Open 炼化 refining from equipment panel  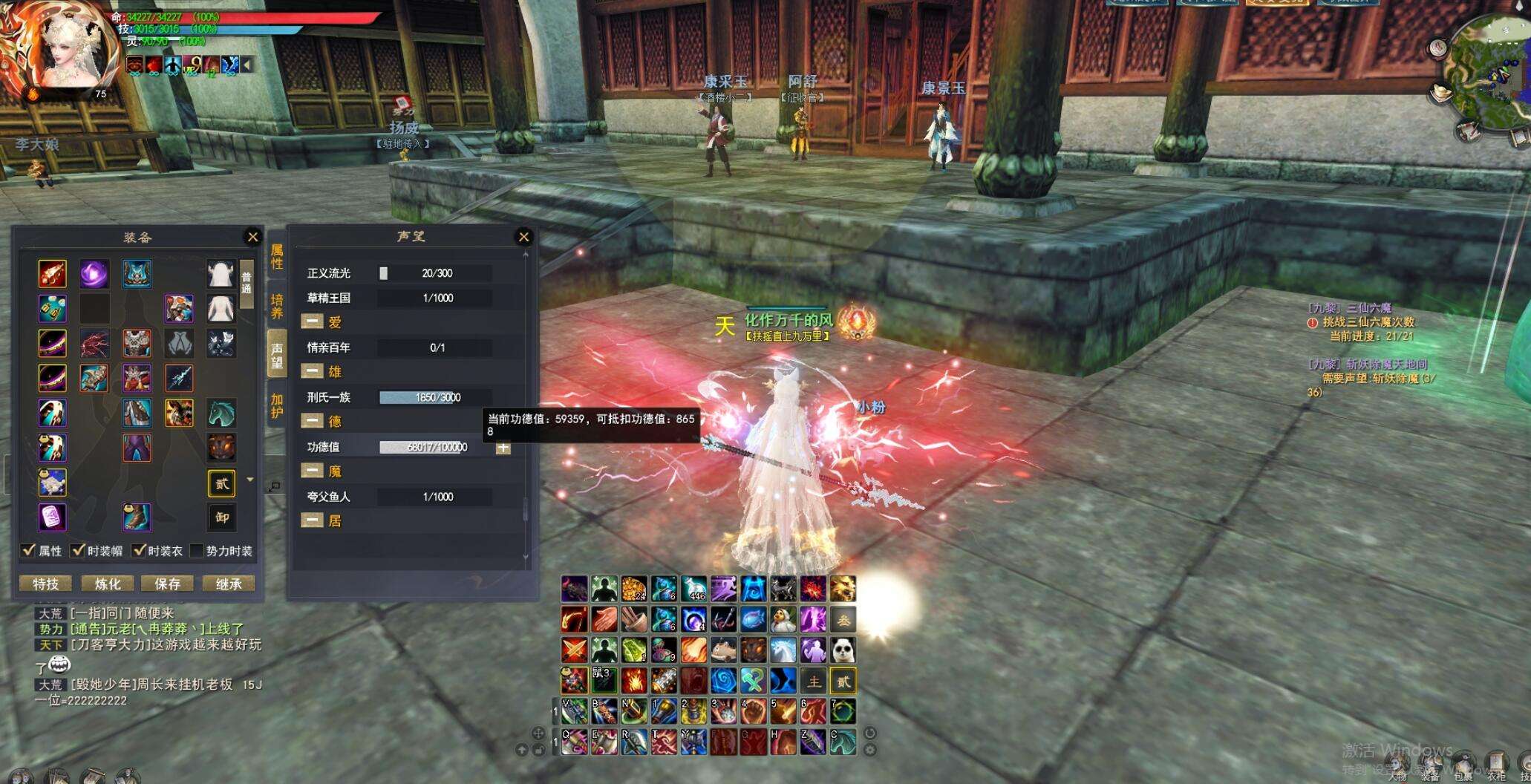coord(107,584)
